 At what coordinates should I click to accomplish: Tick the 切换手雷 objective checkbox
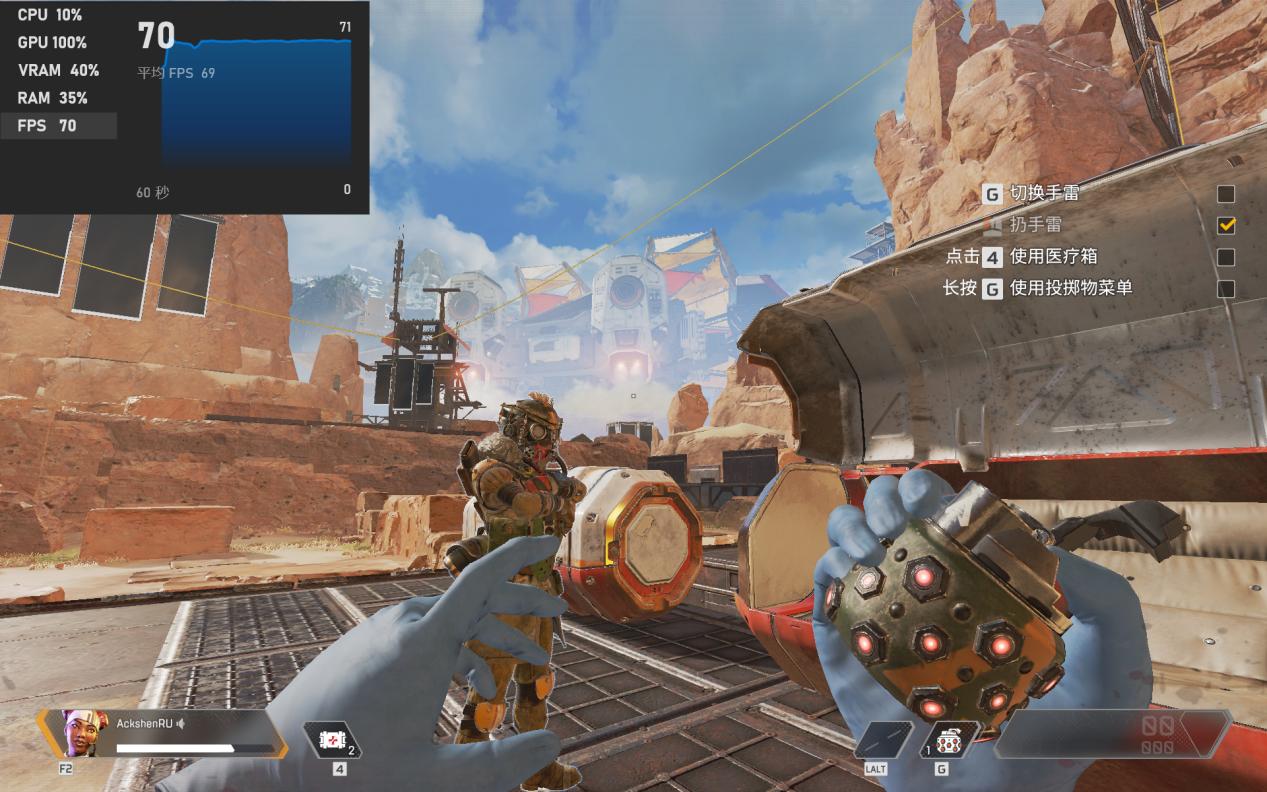(x=1225, y=194)
